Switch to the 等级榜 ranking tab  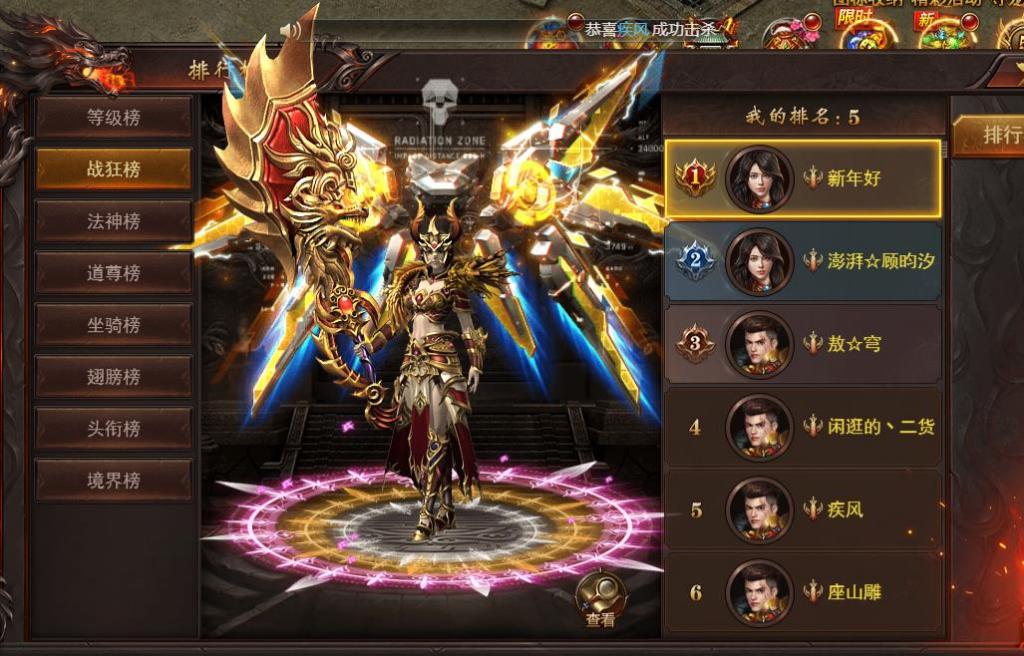point(113,118)
